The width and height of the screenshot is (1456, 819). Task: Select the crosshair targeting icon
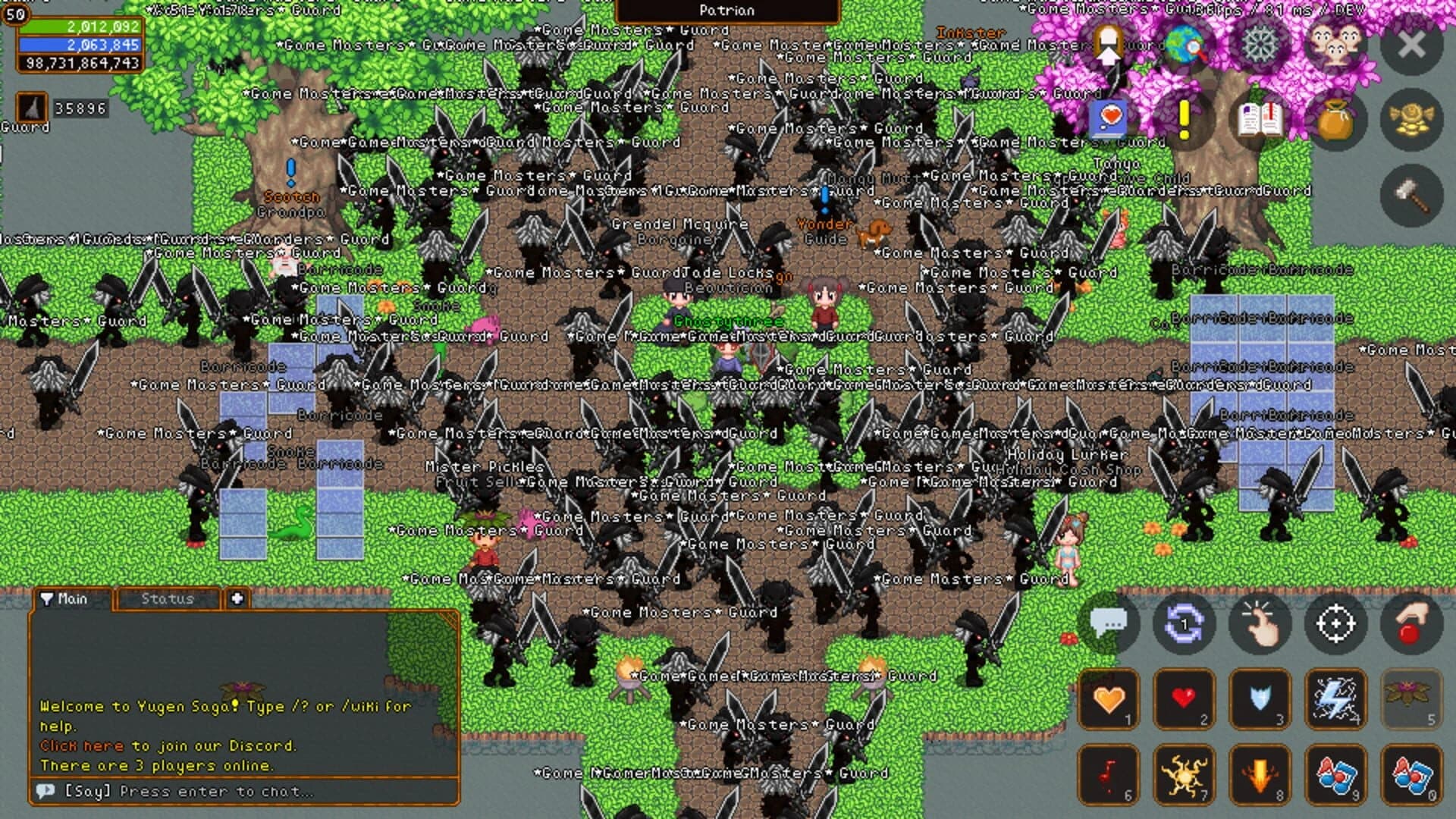click(1335, 622)
